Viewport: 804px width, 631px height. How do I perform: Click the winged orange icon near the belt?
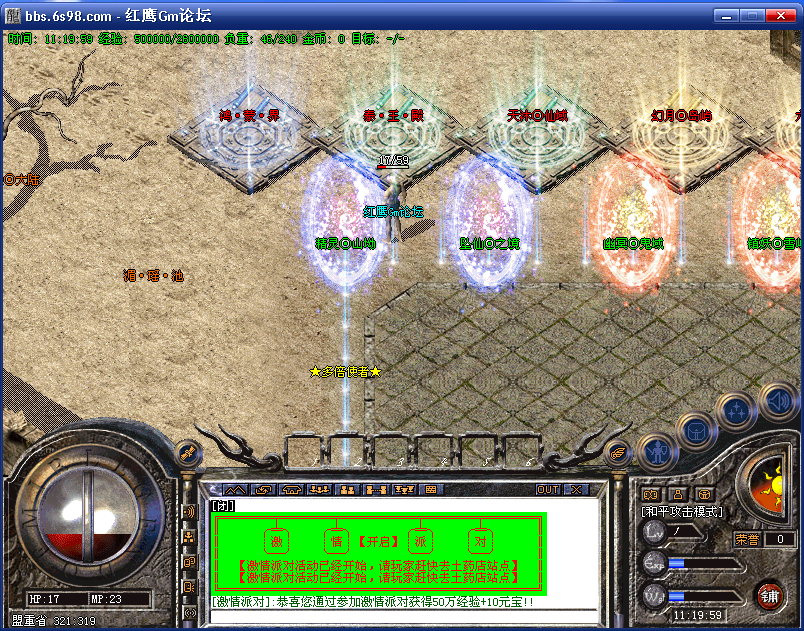click(619, 453)
